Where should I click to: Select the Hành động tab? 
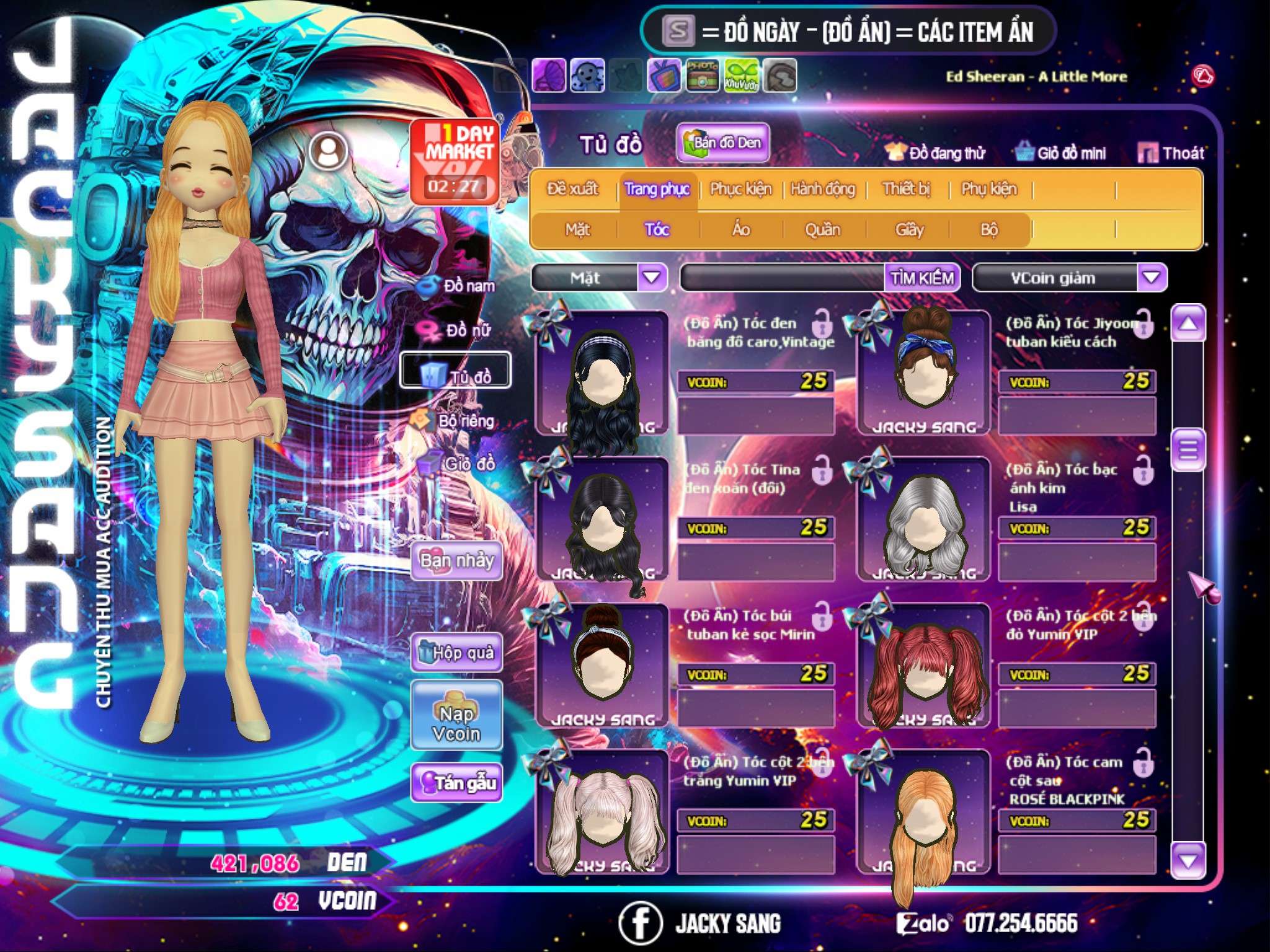822,189
